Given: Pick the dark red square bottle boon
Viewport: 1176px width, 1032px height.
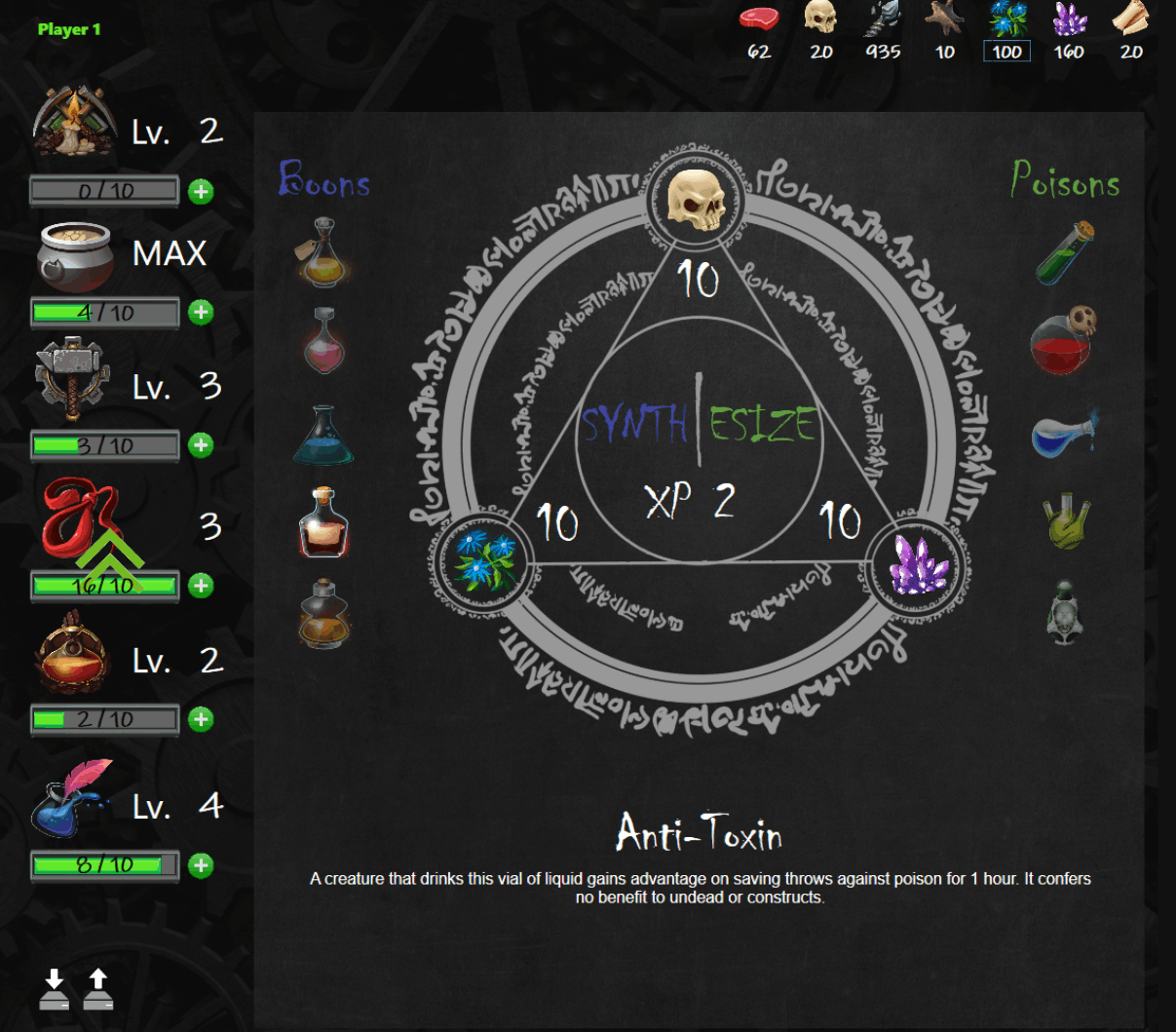Looking at the screenshot, I should click(323, 523).
